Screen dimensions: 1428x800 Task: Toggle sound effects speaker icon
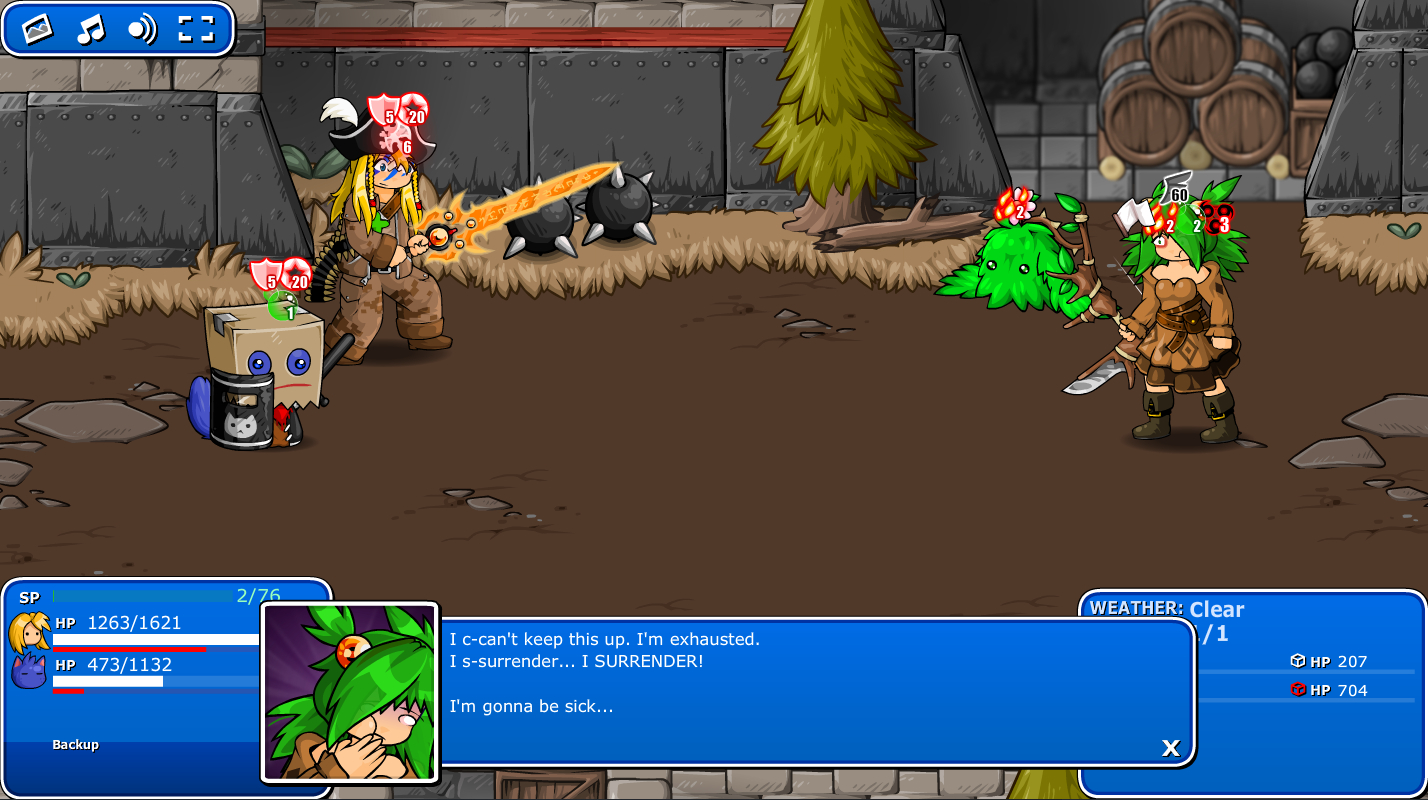pyautogui.click(x=142, y=29)
